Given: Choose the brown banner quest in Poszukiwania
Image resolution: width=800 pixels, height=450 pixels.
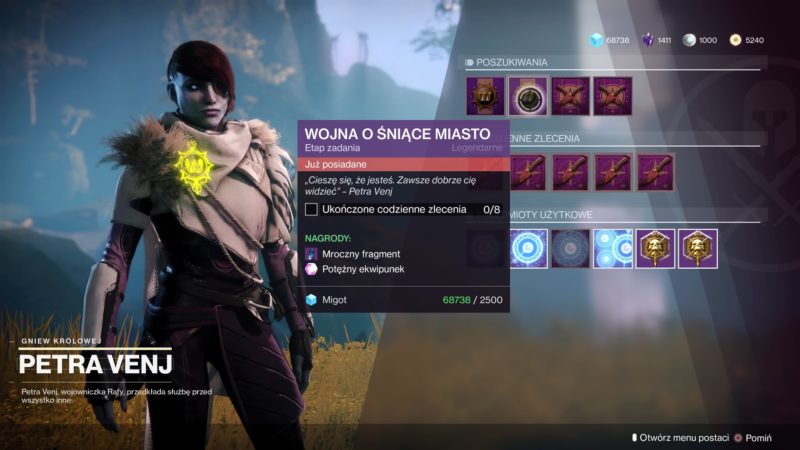Looking at the screenshot, I should (485, 96).
